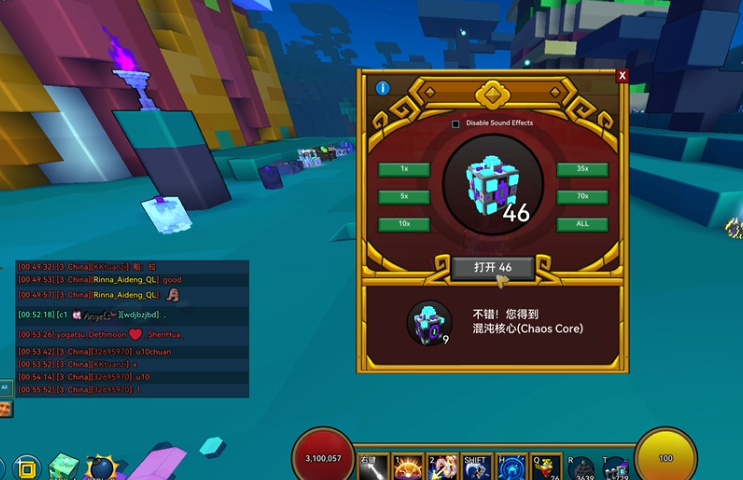Use the ability in hotbar slot 1
The width and height of the screenshot is (743, 480).
(408, 468)
